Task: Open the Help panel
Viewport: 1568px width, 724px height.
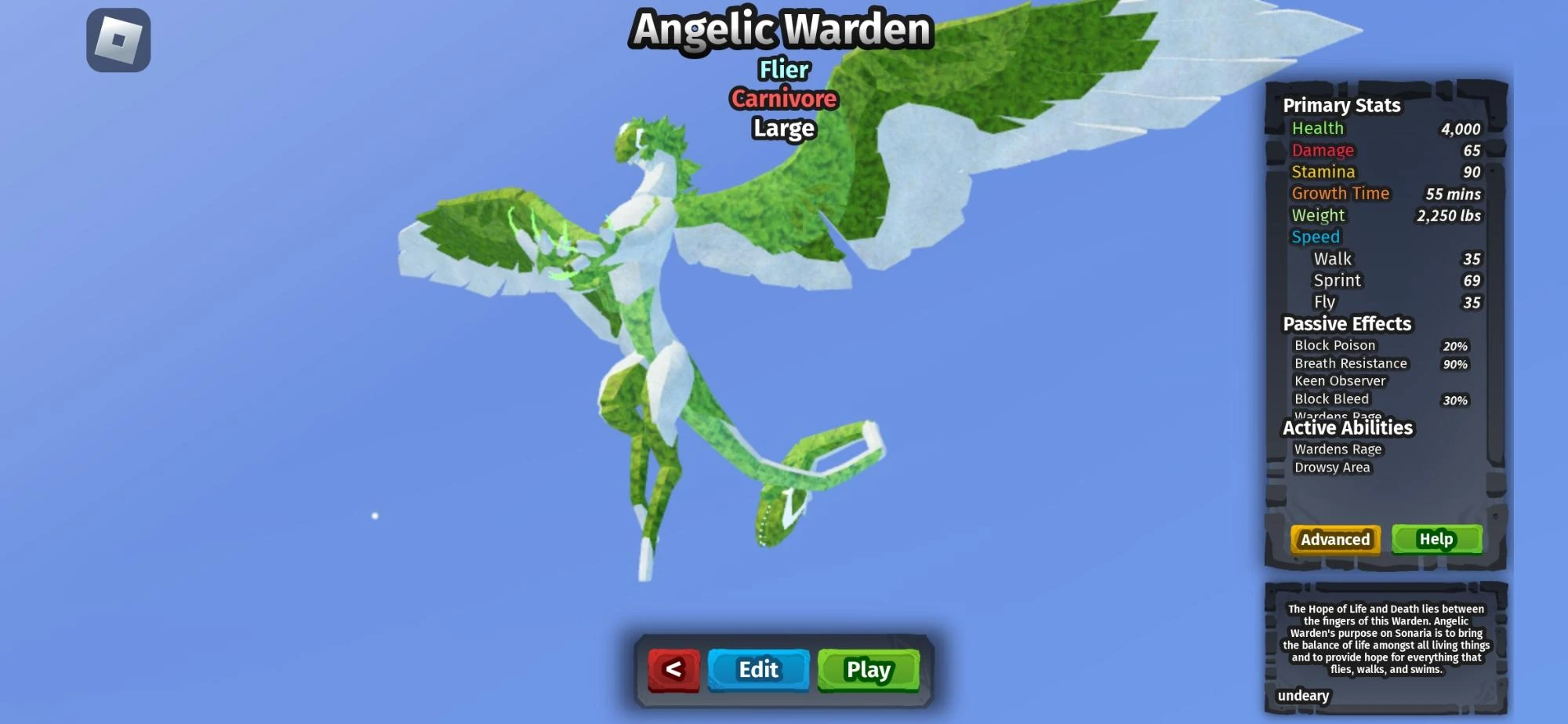Action: coord(1437,540)
